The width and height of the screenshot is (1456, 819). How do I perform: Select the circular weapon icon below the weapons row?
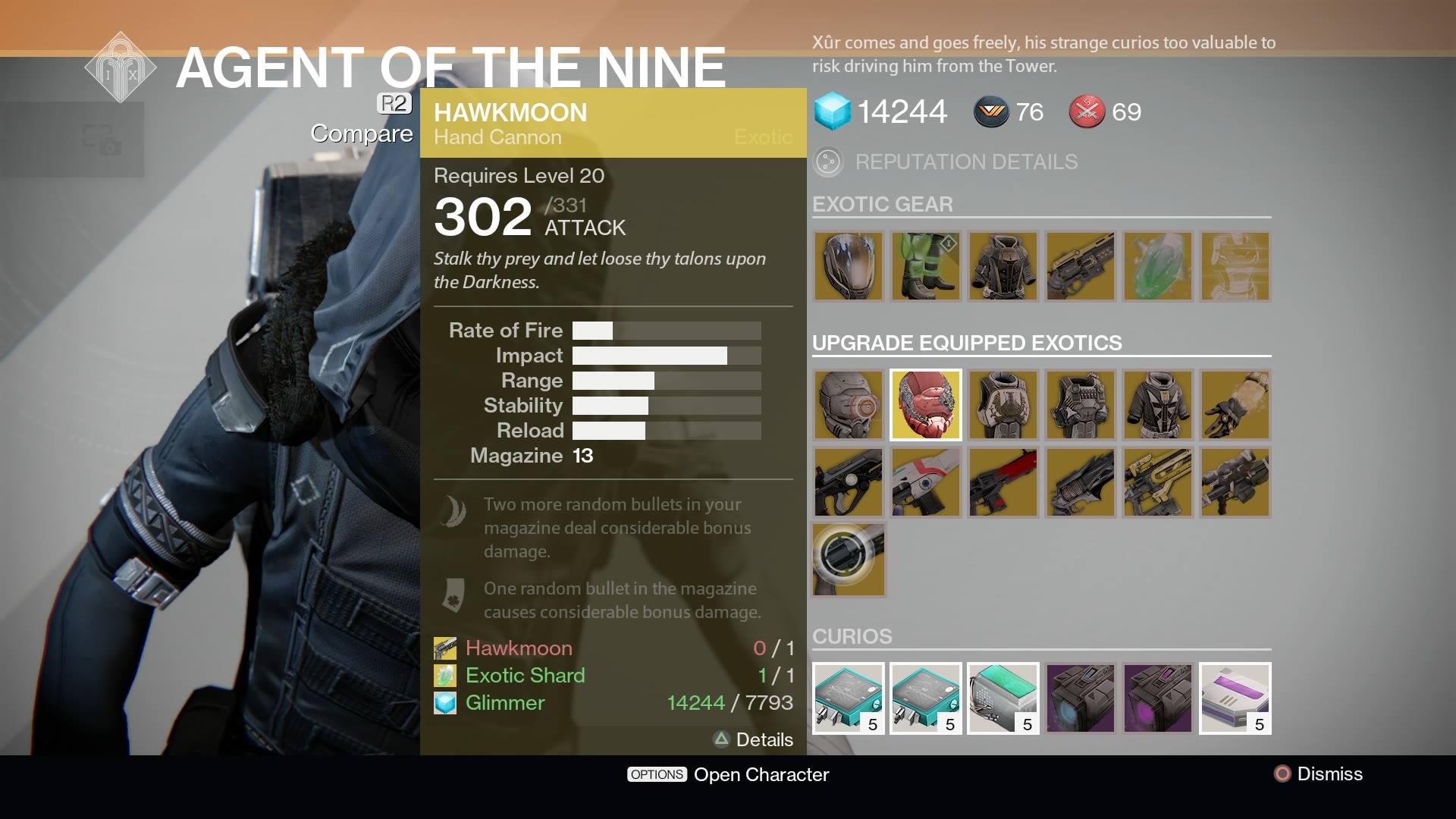point(848,560)
